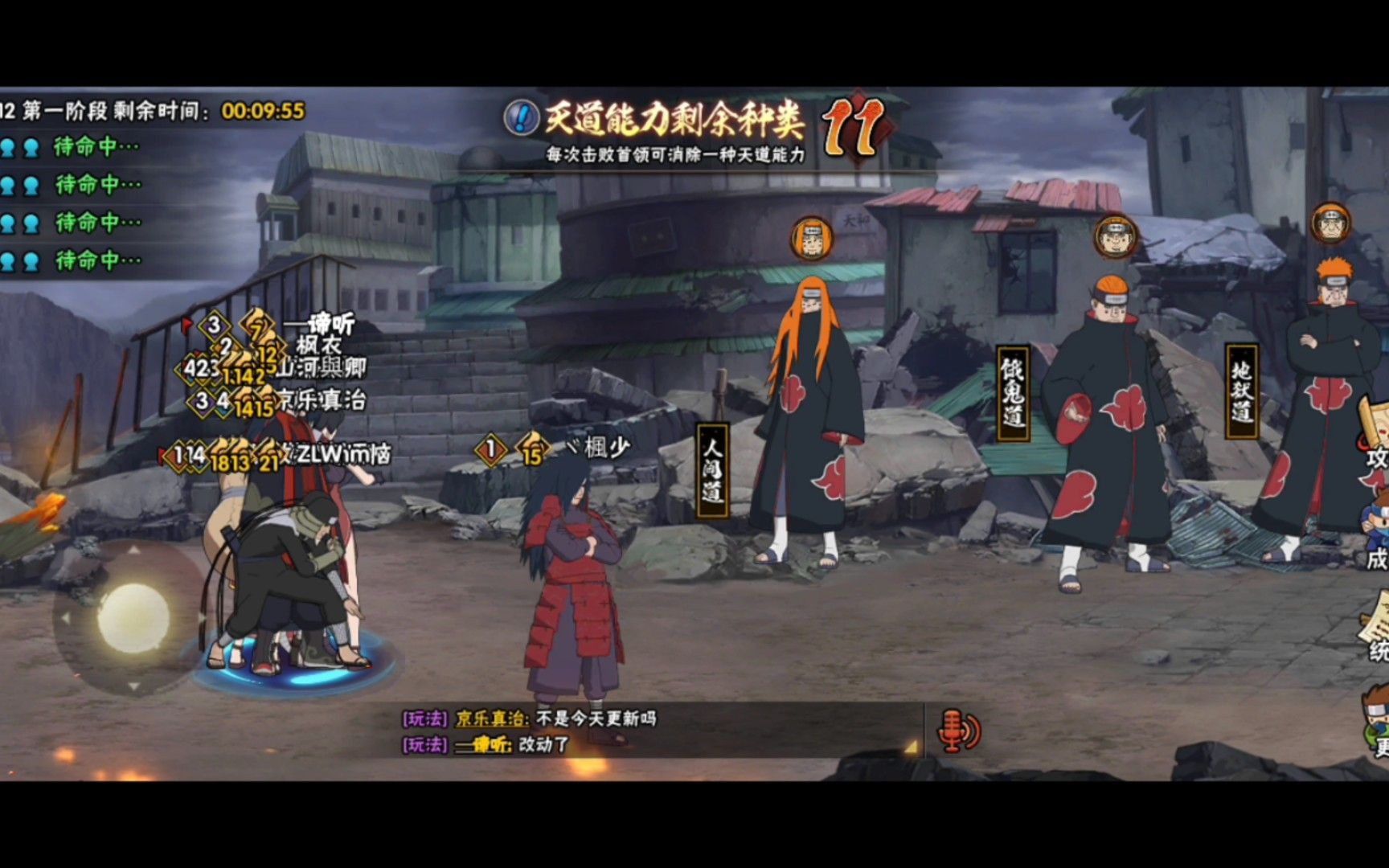Open the 攻 scroll menu icon

(x=1375, y=434)
